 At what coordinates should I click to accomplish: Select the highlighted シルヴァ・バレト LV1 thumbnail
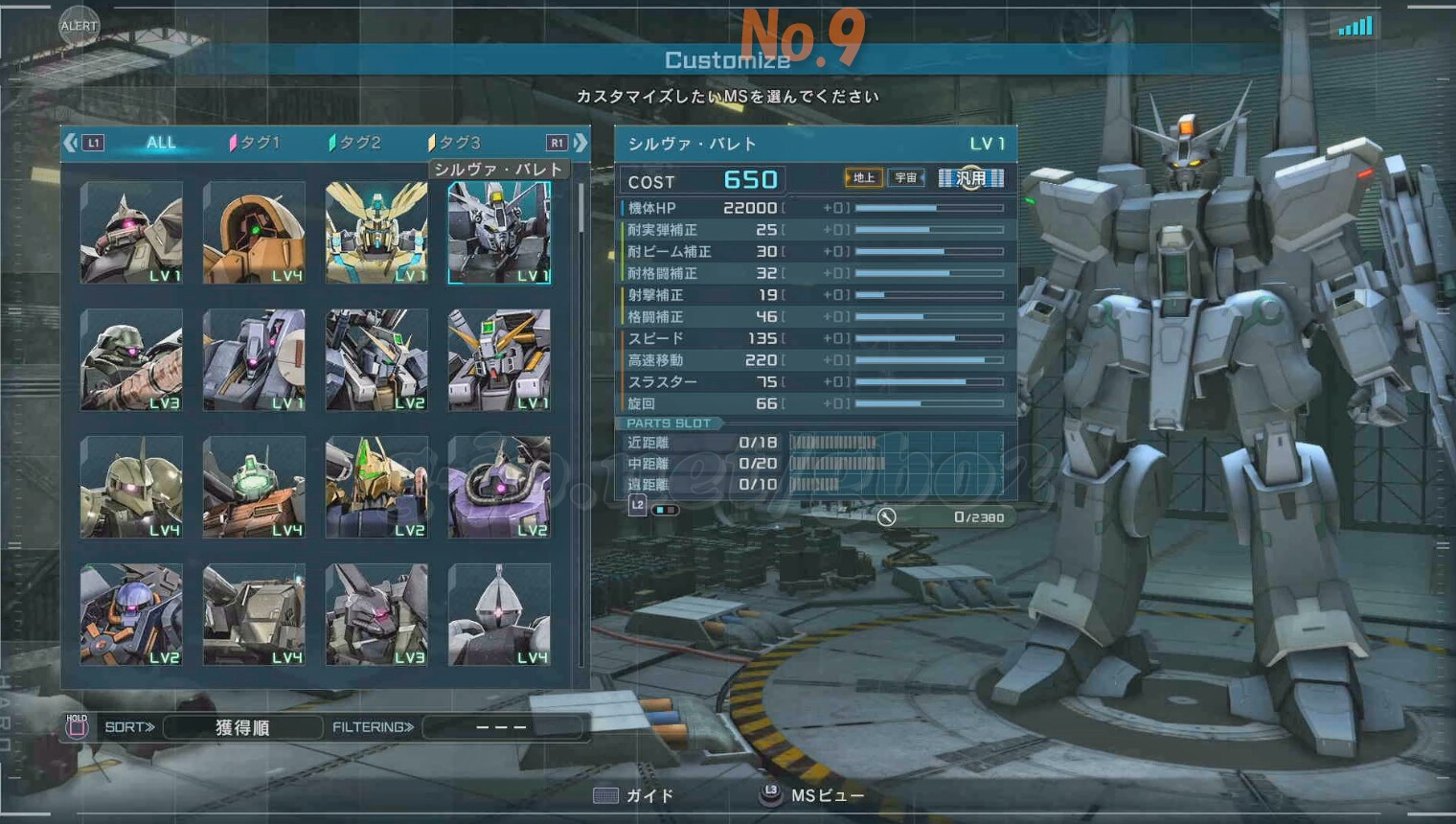point(499,233)
